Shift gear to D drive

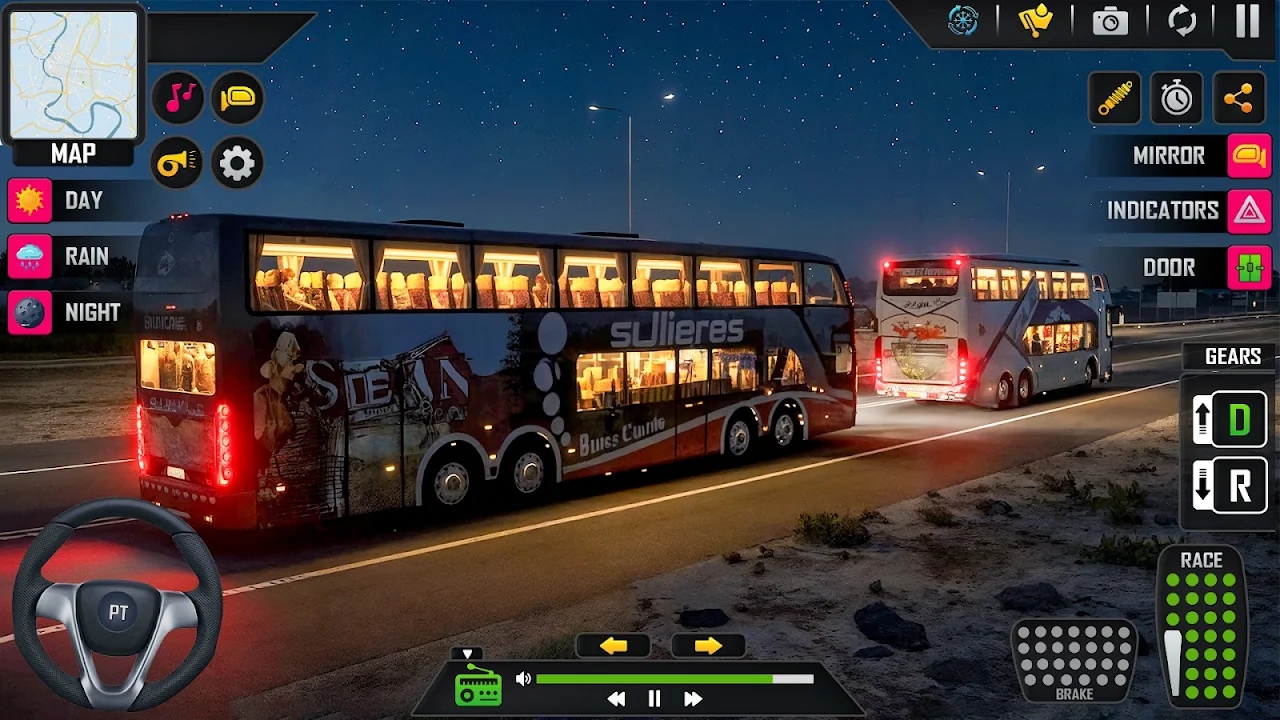tap(1238, 420)
